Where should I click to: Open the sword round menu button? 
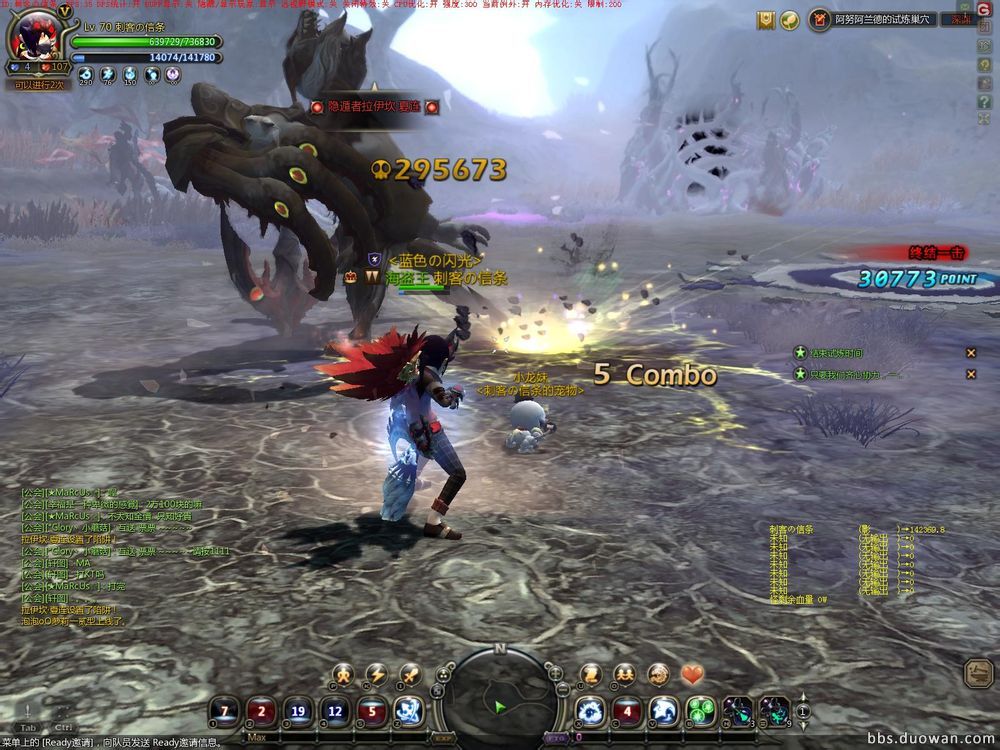pos(409,674)
